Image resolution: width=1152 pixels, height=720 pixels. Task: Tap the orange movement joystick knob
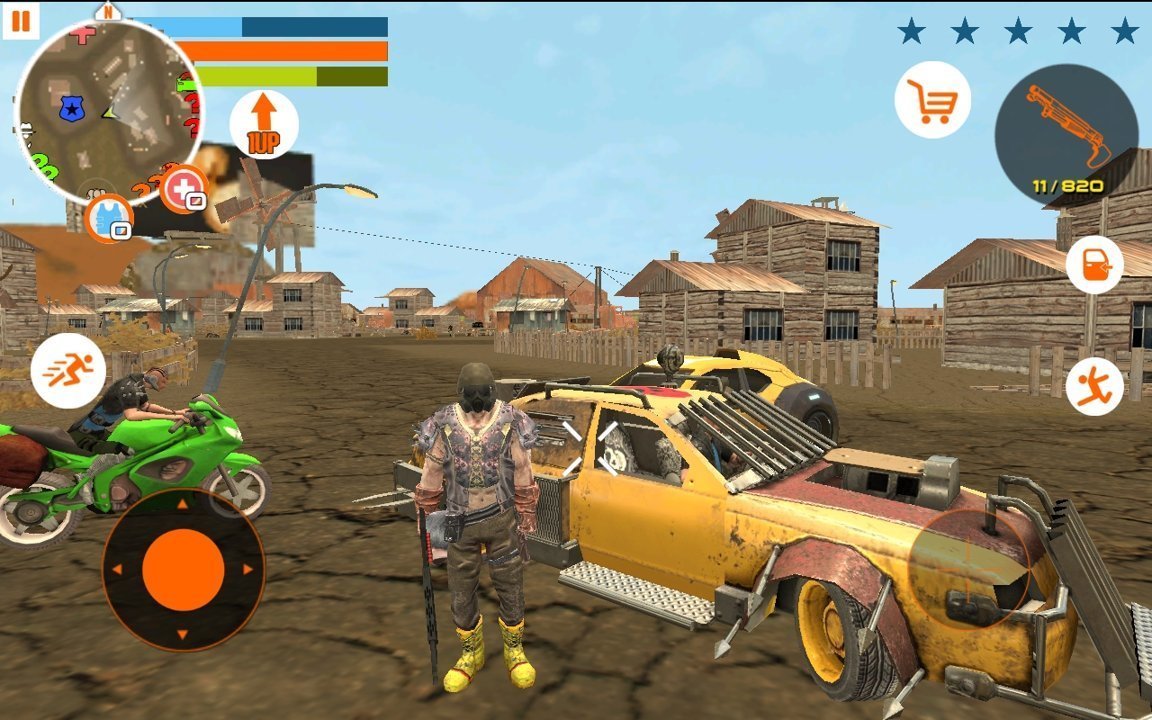click(183, 570)
